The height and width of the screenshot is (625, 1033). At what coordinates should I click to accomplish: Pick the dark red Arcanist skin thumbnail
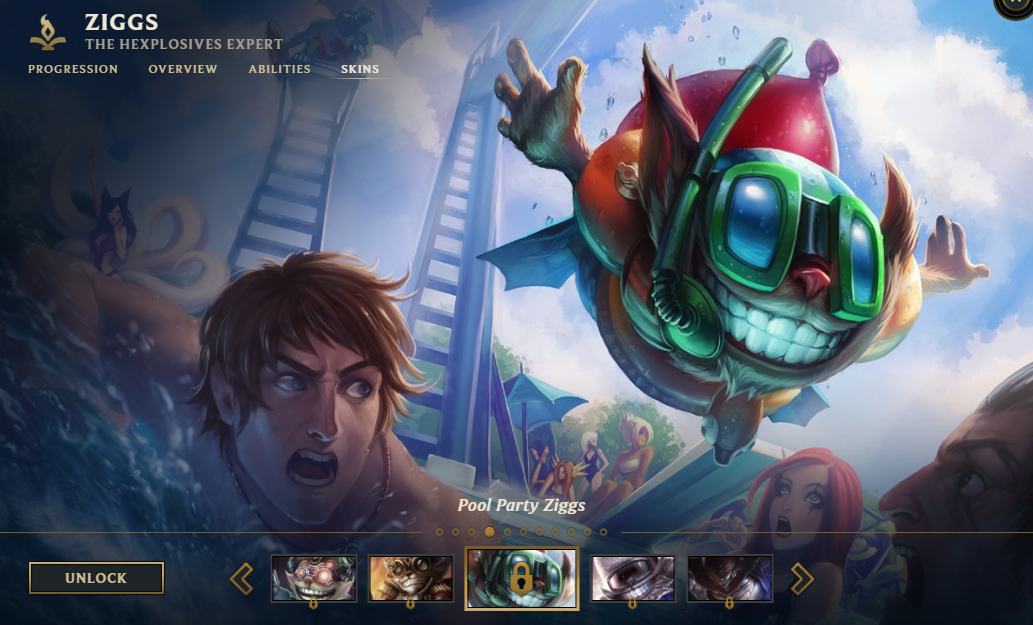point(729,578)
